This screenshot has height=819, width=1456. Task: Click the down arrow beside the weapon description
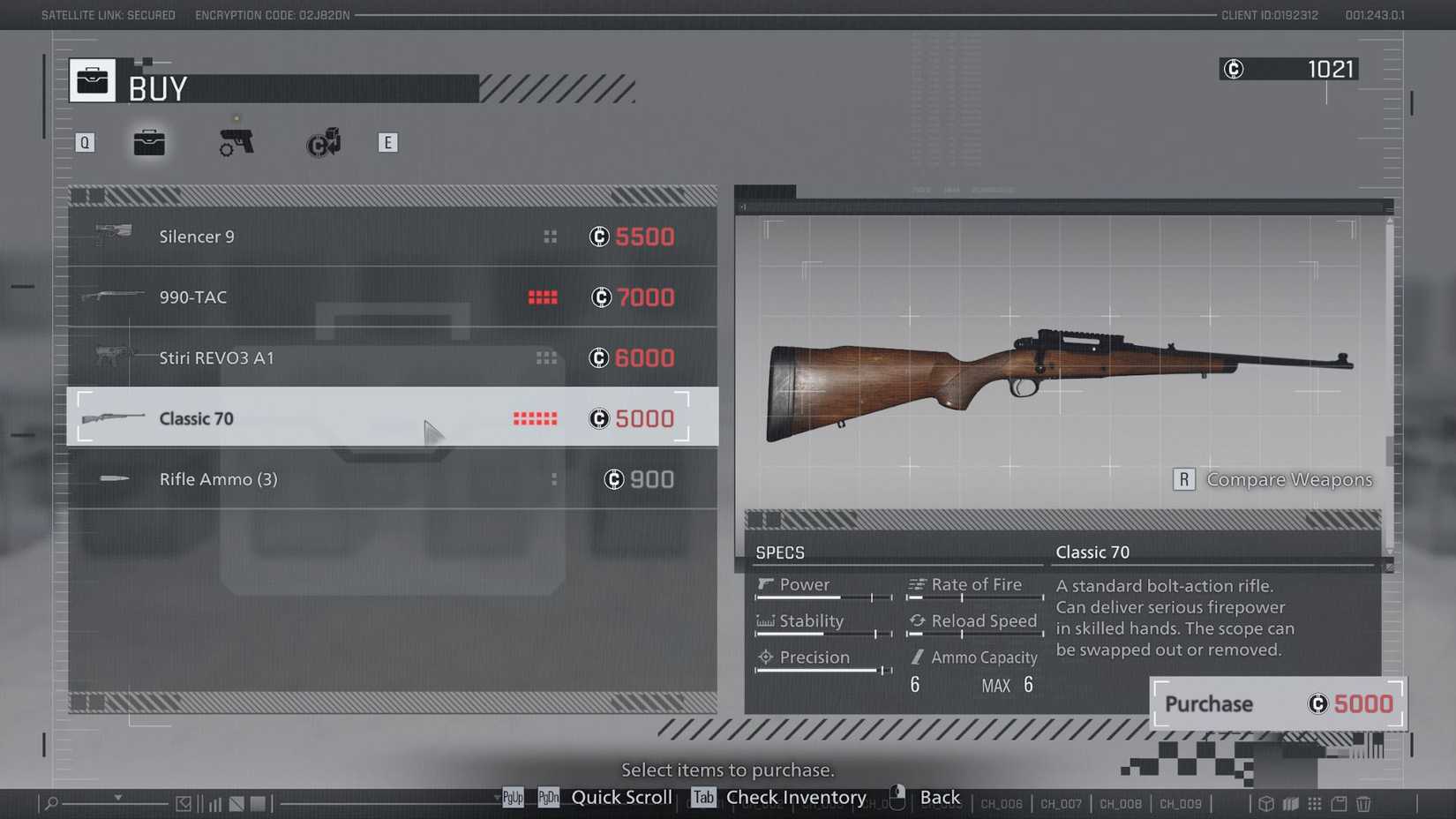coord(1388,551)
